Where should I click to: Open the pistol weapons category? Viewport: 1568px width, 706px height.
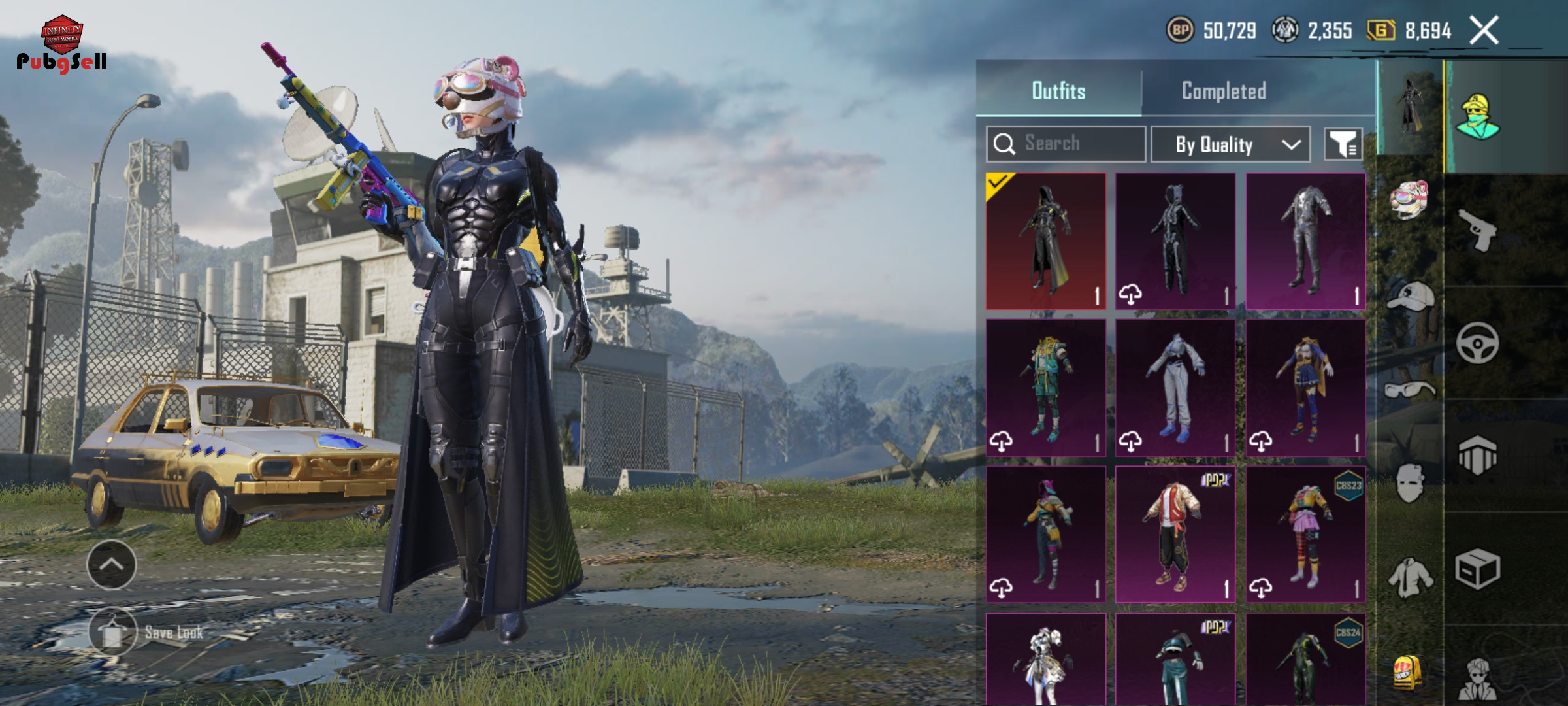1478,230
